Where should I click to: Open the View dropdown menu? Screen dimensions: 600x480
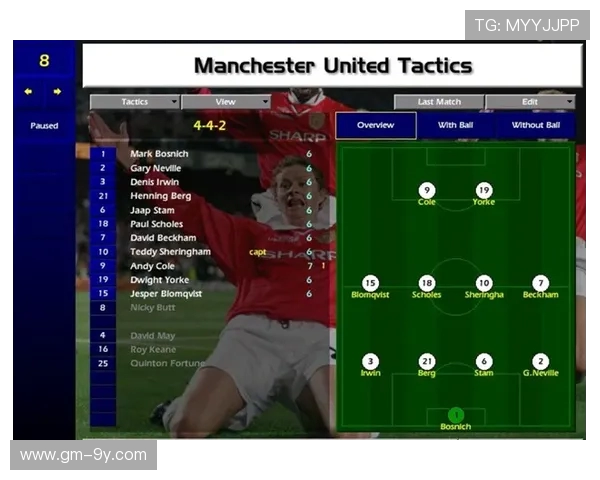tap(226, 102)
